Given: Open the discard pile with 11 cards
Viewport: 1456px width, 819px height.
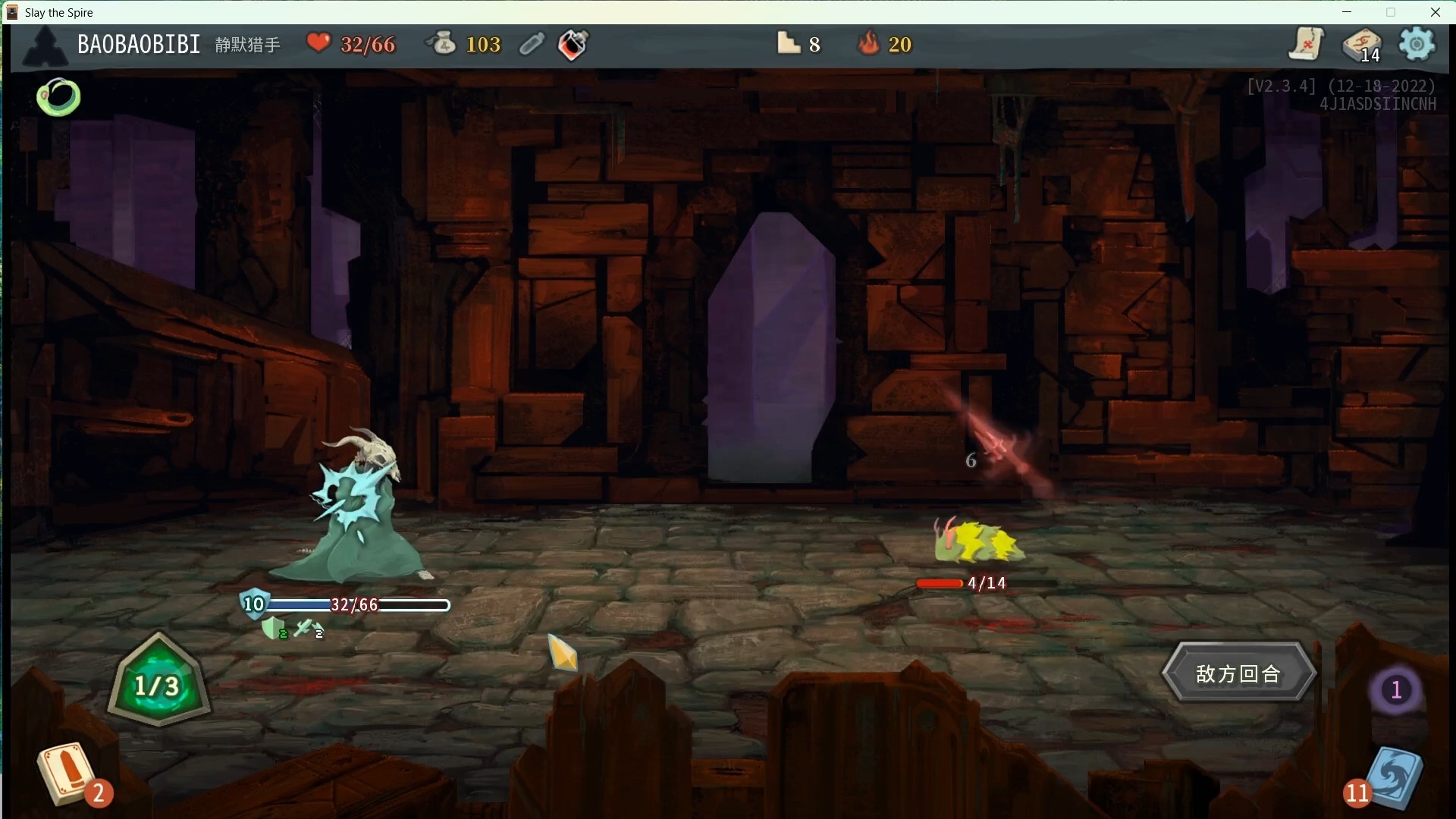Looking at the screenshot, I should tap(1392, 778).
